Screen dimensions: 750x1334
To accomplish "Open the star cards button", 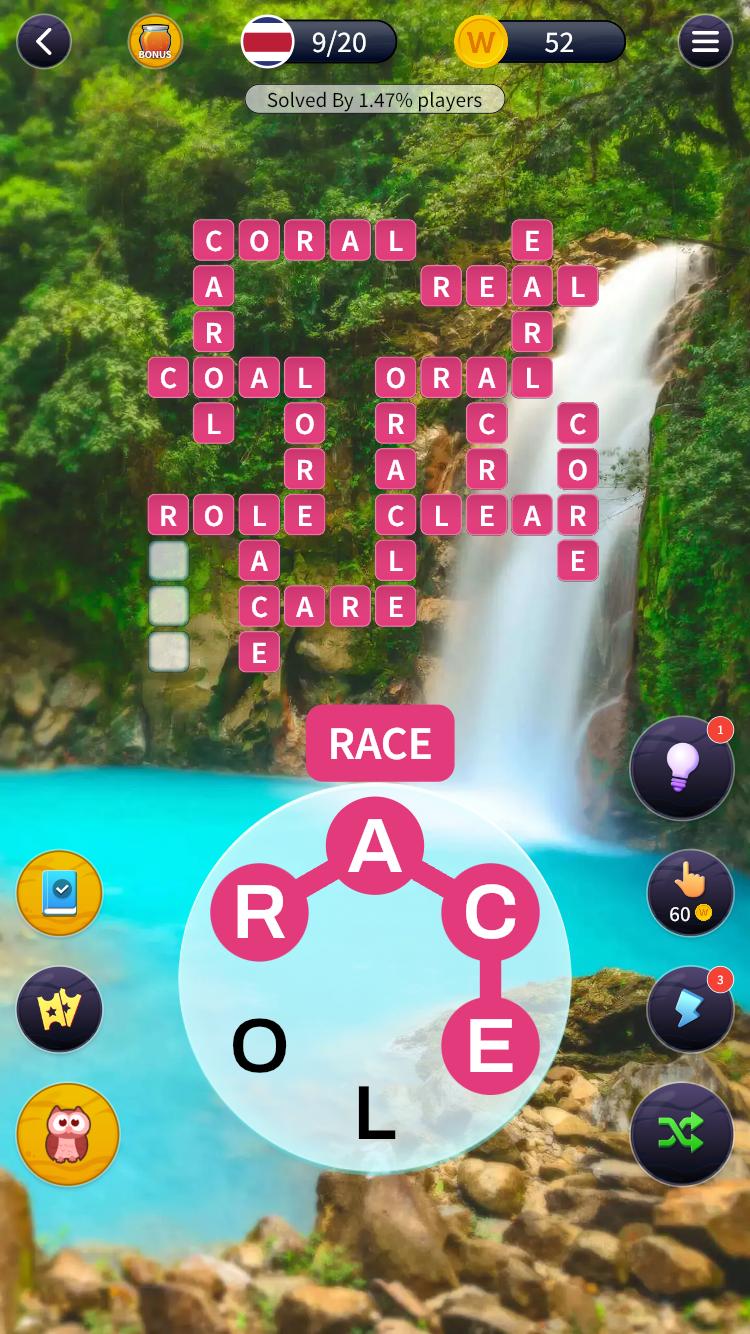I will 60,1009.
